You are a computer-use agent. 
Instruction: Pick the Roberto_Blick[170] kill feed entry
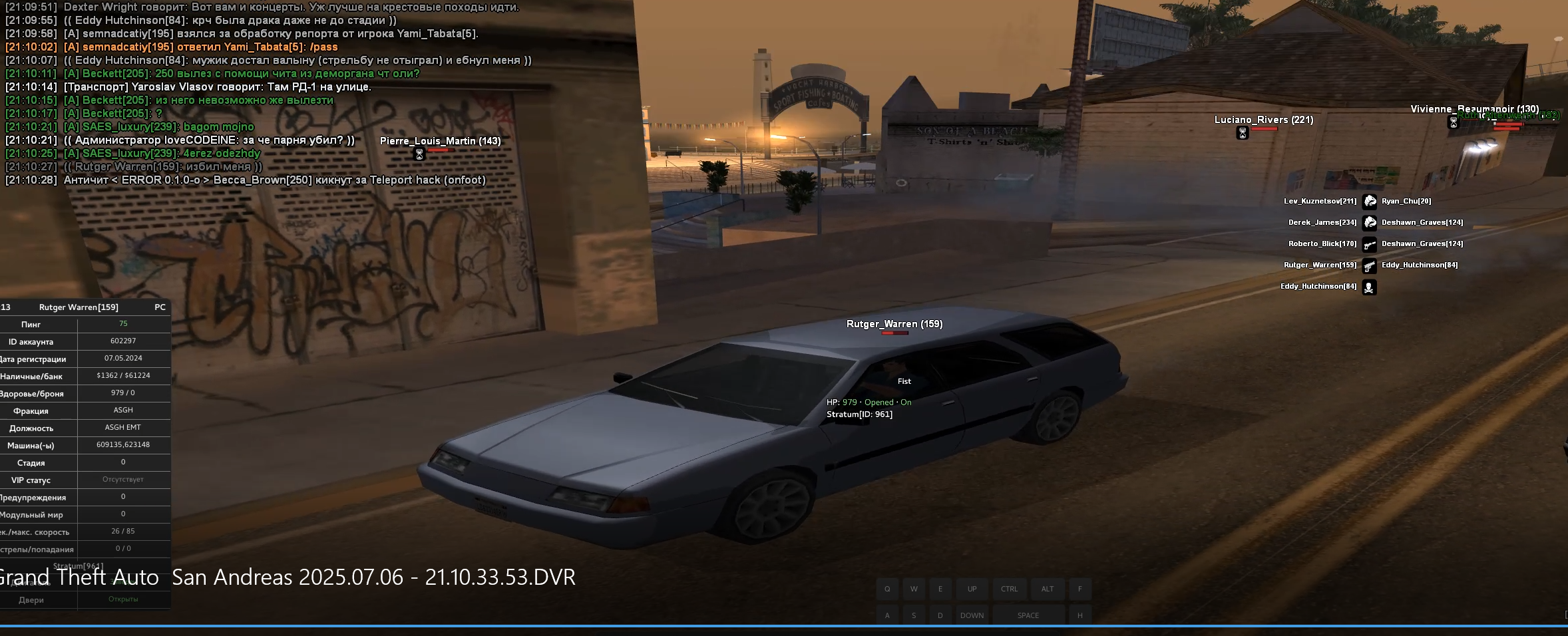pos(1322,243)
